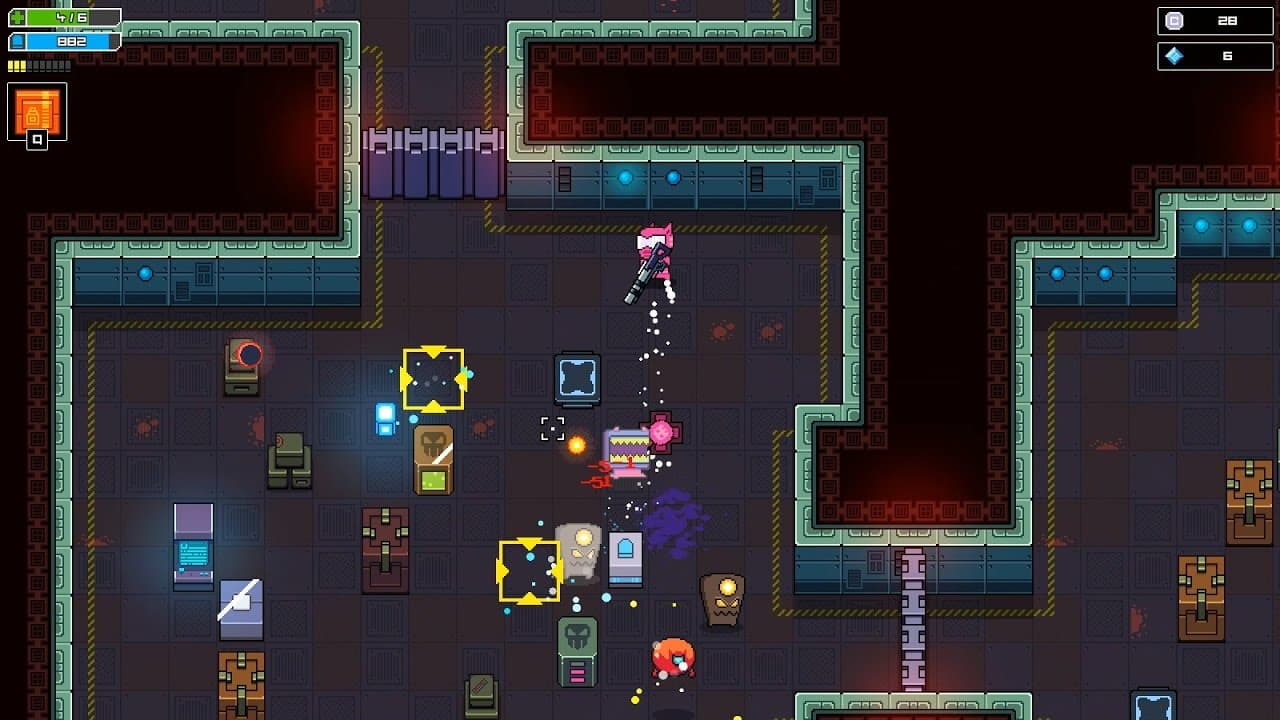Select the lower yellow target bracket marker
1280x720 pixels.
(529, 571)
